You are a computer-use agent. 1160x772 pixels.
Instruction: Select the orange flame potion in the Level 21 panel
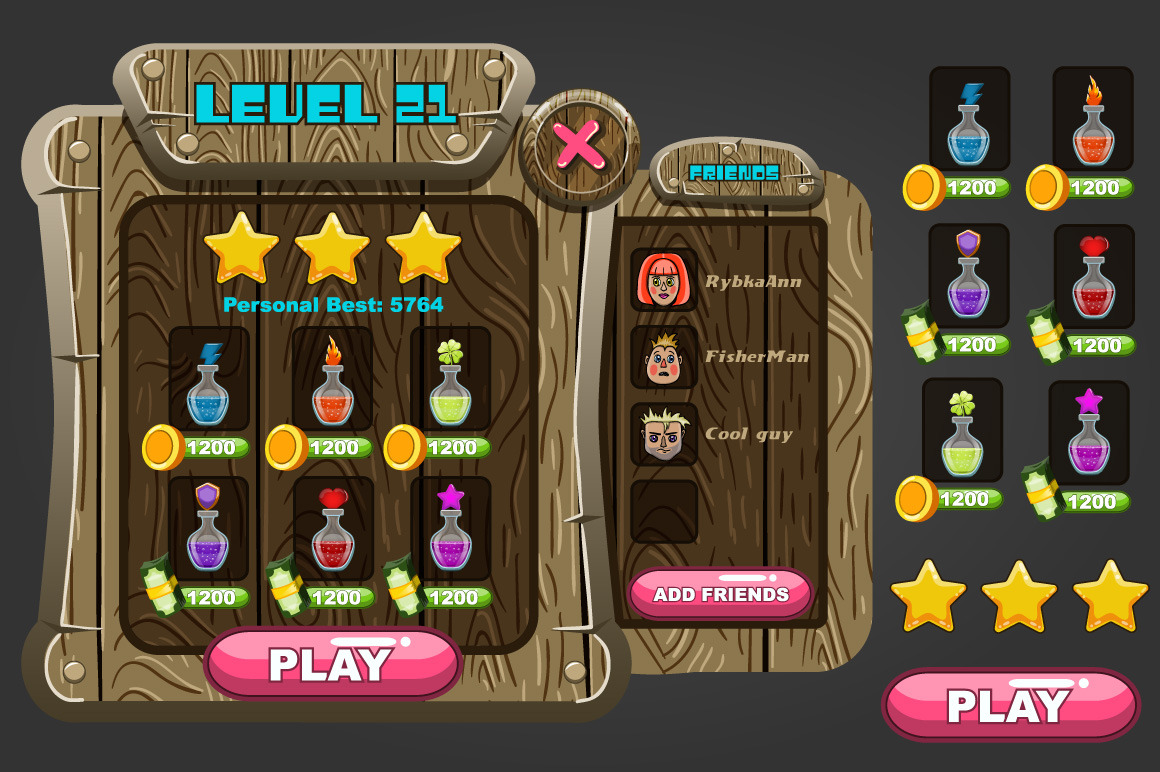tap(332, 382)
